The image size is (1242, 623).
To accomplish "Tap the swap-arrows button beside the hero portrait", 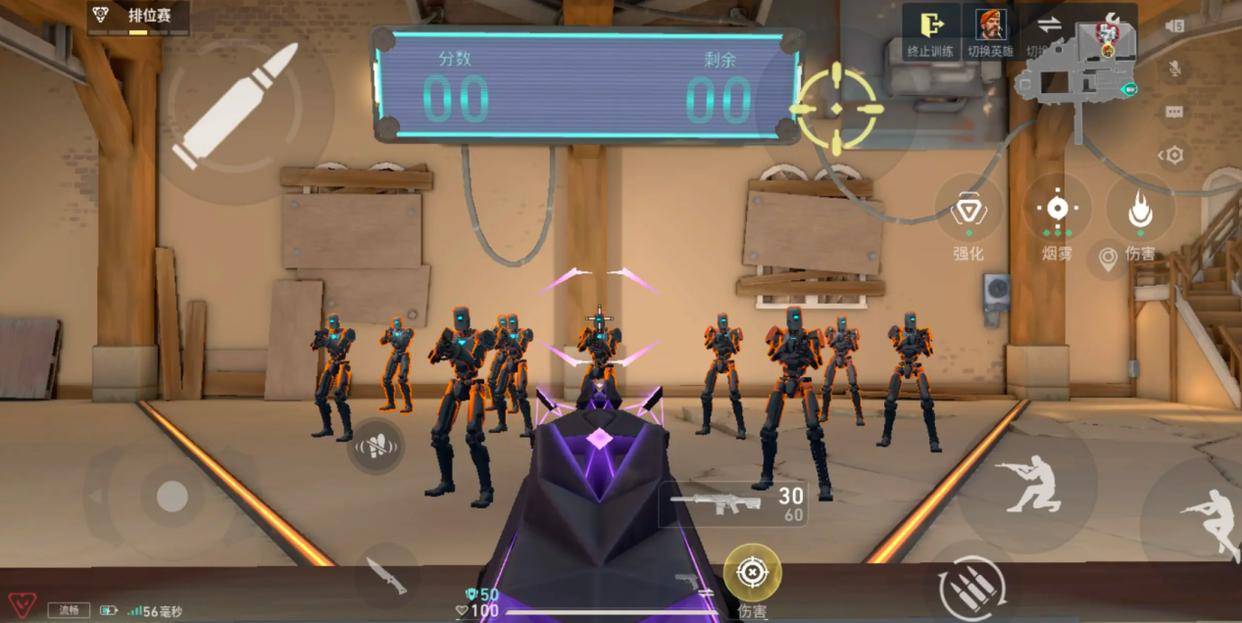I will point(1048,29).
